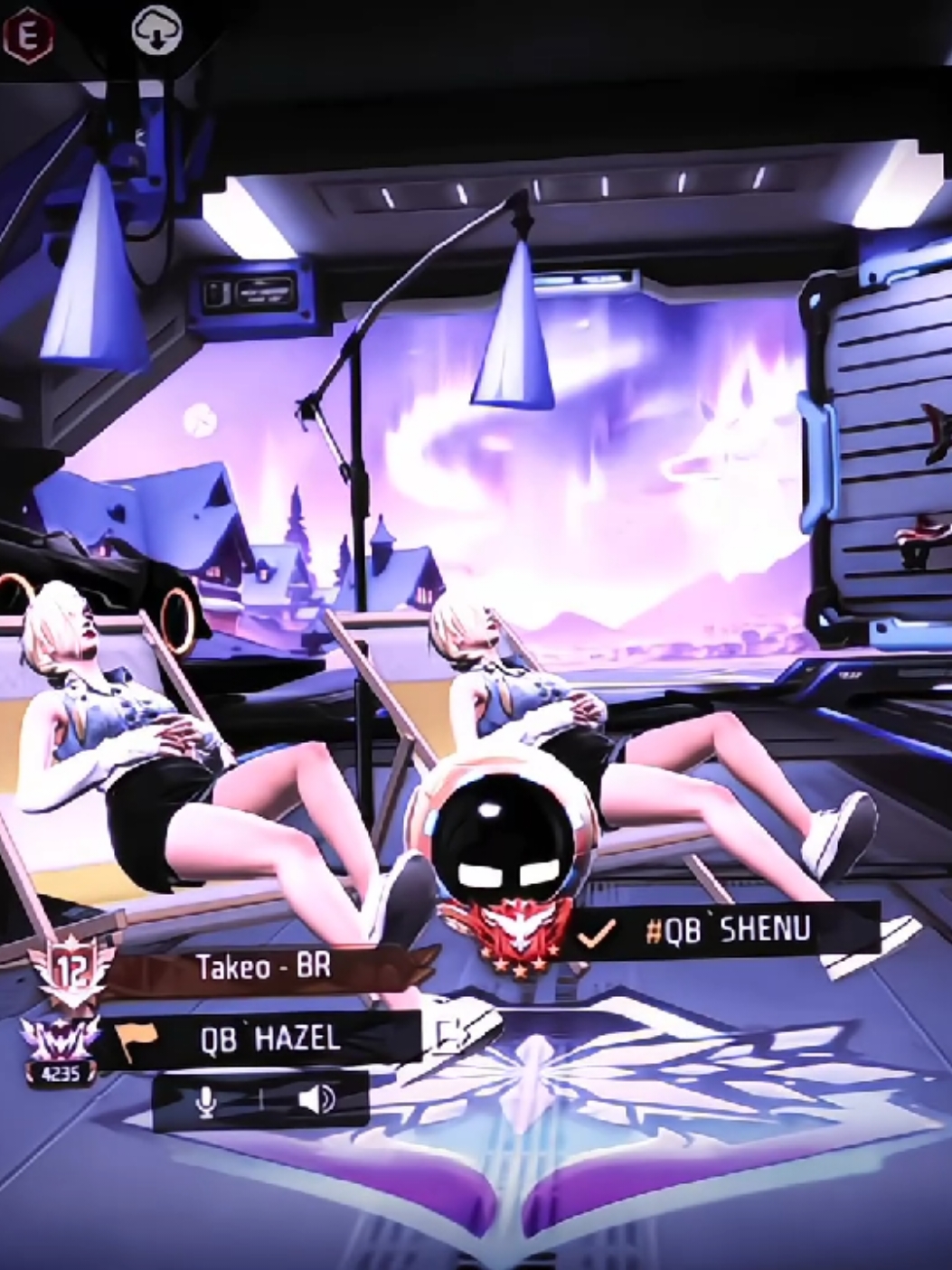Toggle the microphone for QB`HAZEL
Screen dimensions: 952x1270
[x=207, y=1100]
